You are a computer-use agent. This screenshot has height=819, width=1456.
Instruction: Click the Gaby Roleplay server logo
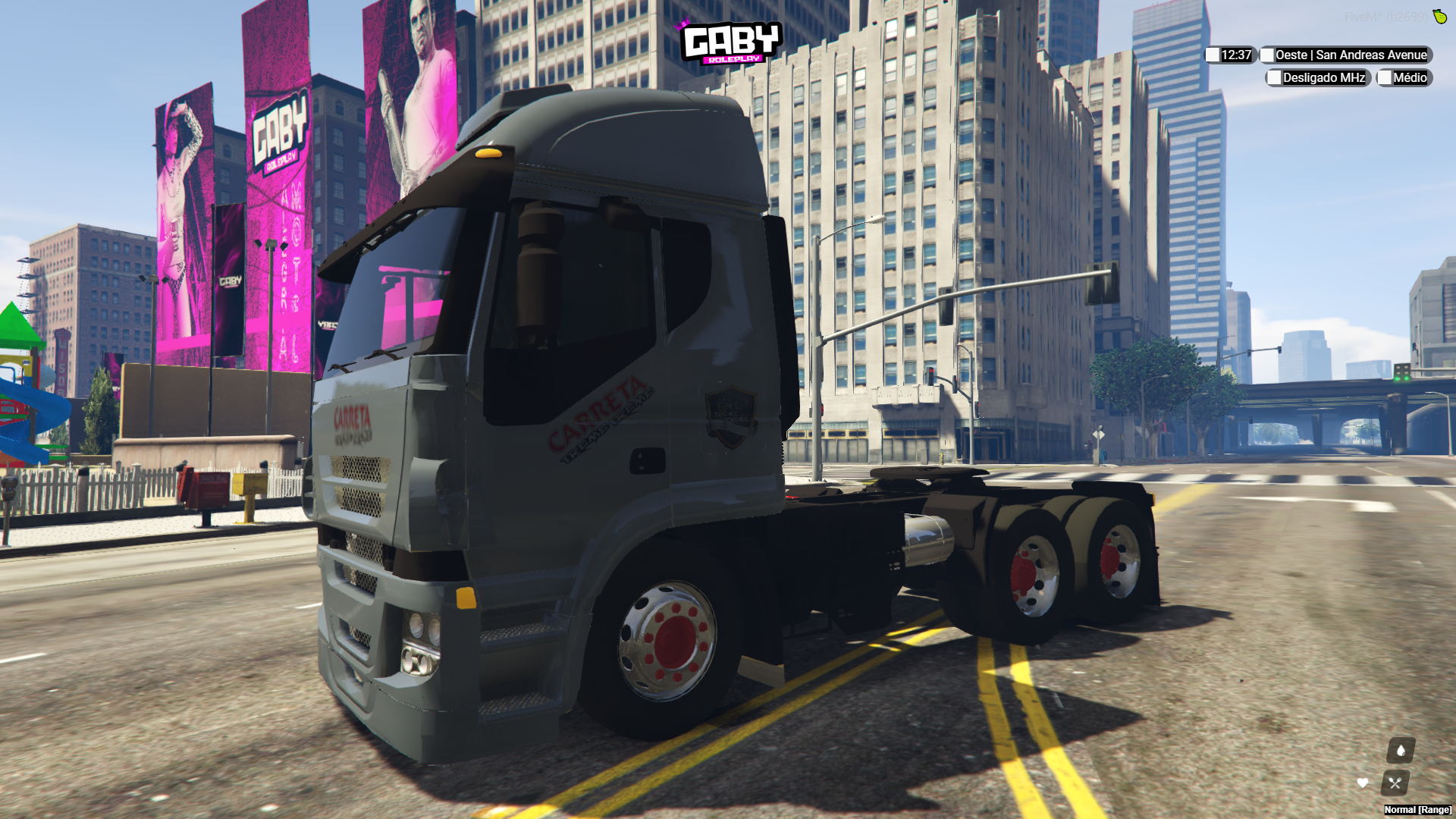(x=730, y=42)
